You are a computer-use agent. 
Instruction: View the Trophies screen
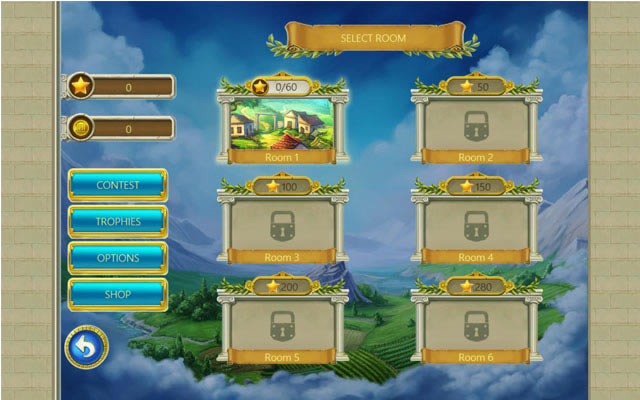point(117,221)
